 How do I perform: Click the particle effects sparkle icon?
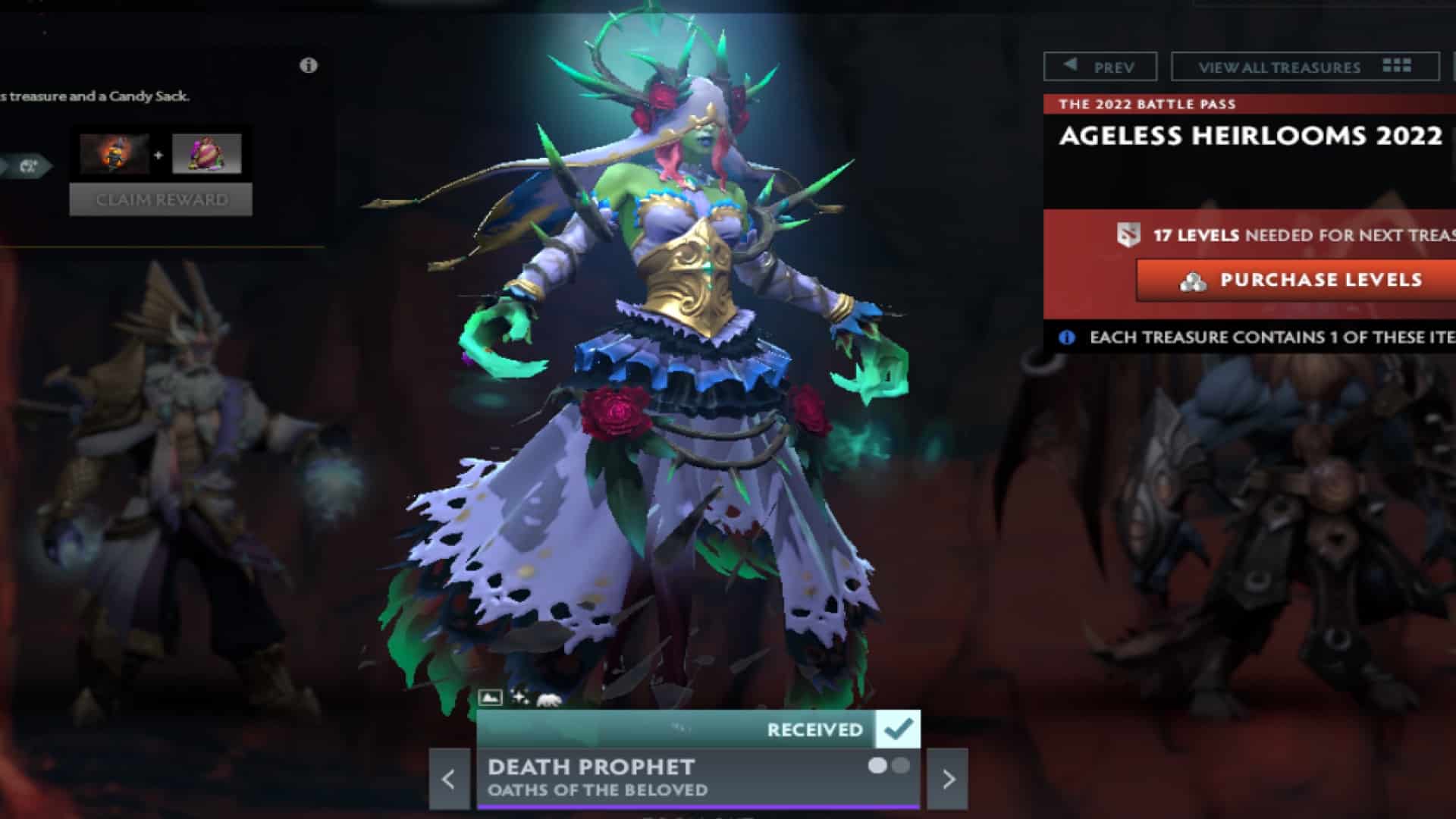[519, 698]
